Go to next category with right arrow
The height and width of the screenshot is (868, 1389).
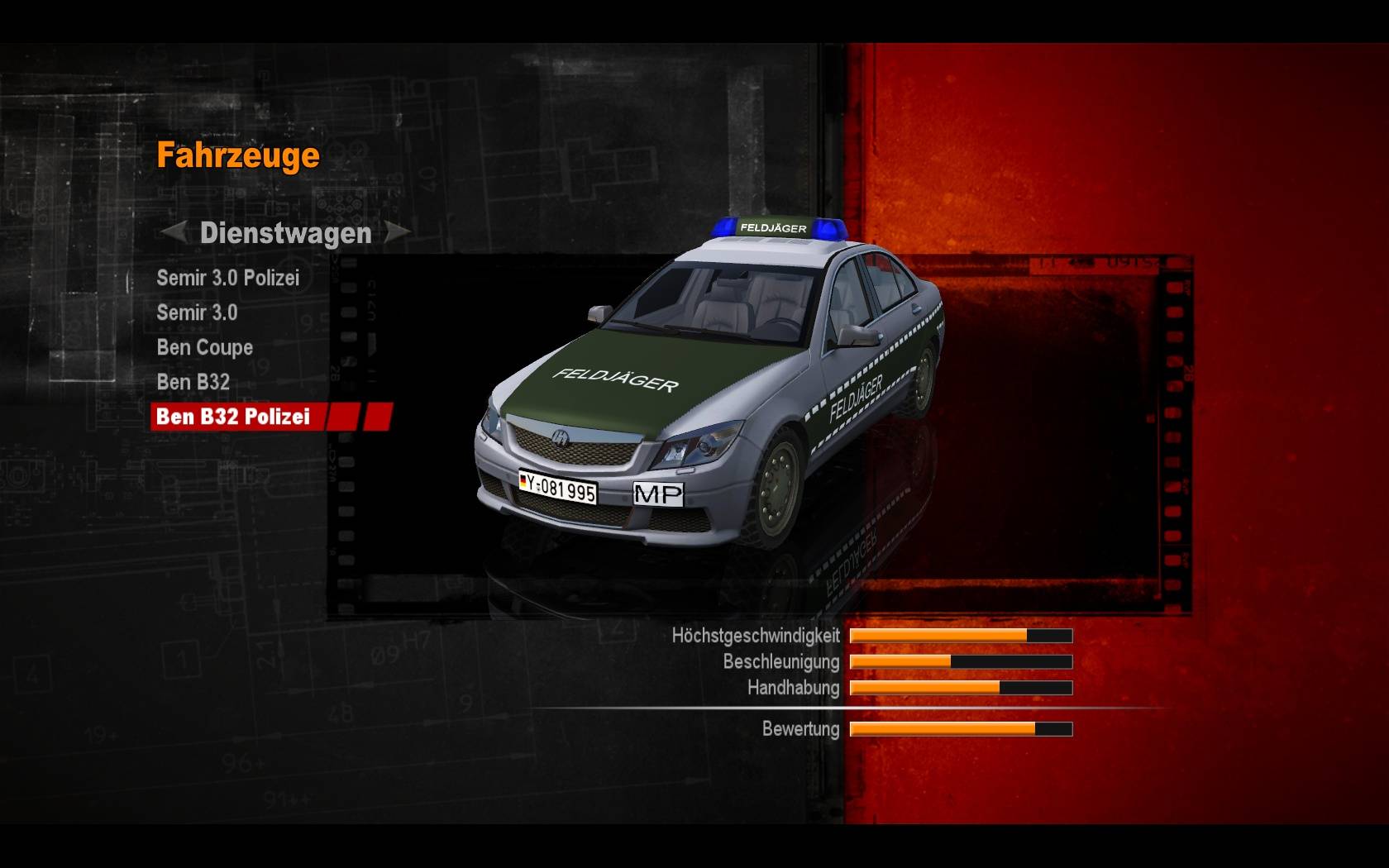coord(398,232)
